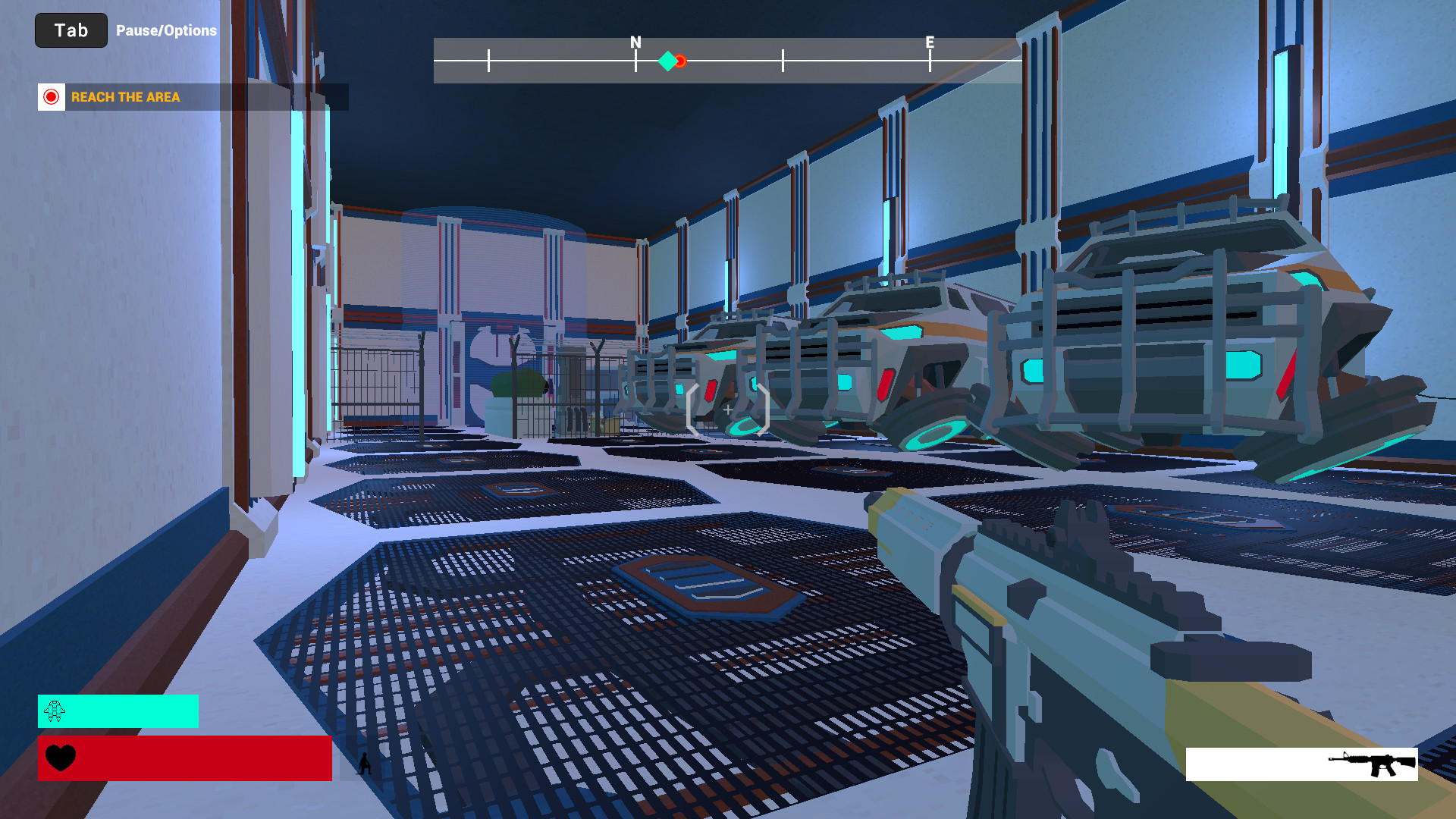Image resolution: width=1456 pixels, height=819 pixels.
Task: Select the N marker on the compass
Action: [x=634, y=43]
